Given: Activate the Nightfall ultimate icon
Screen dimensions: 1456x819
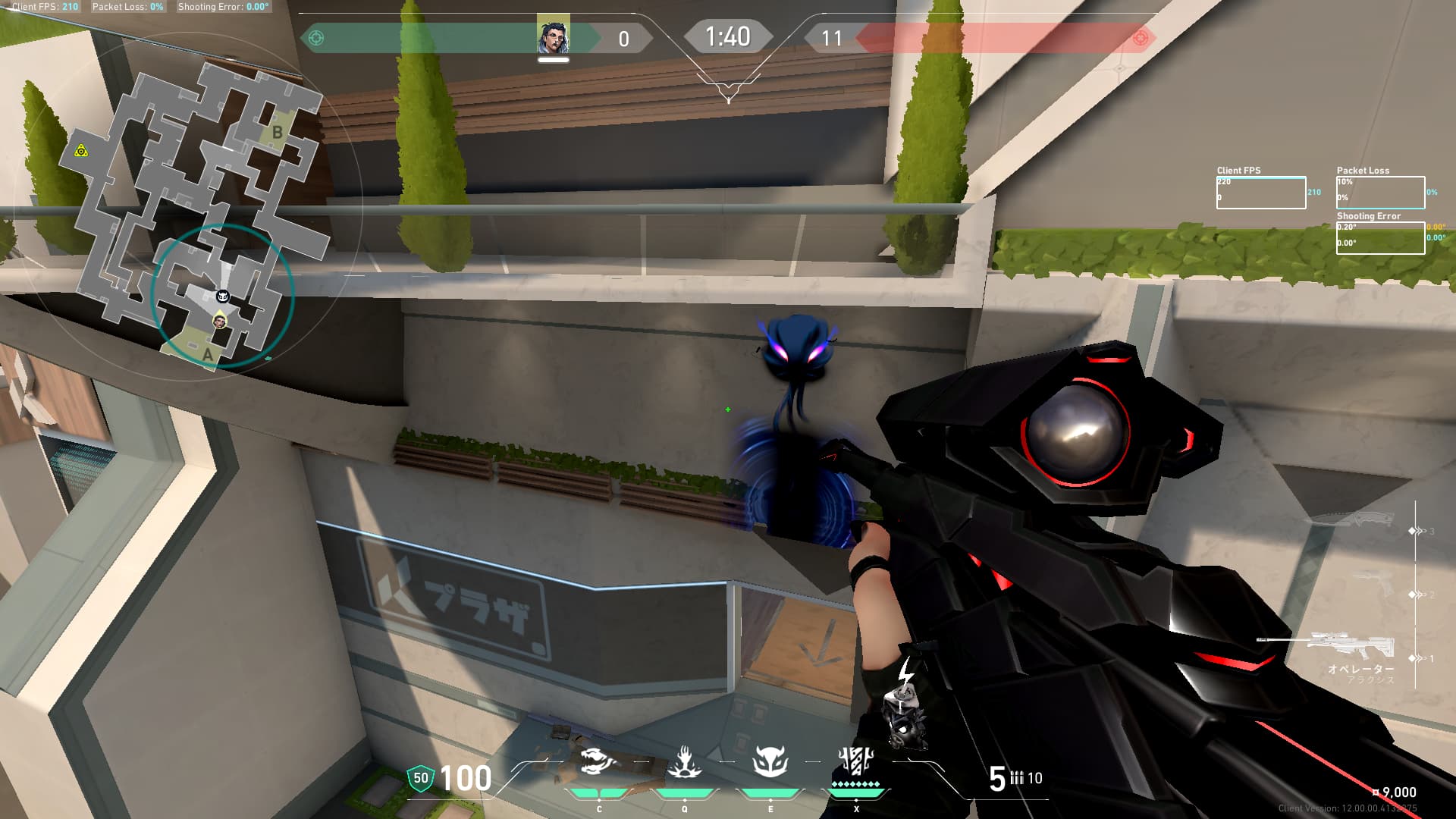Looking at the screenshot, I should tap(856, 761).
